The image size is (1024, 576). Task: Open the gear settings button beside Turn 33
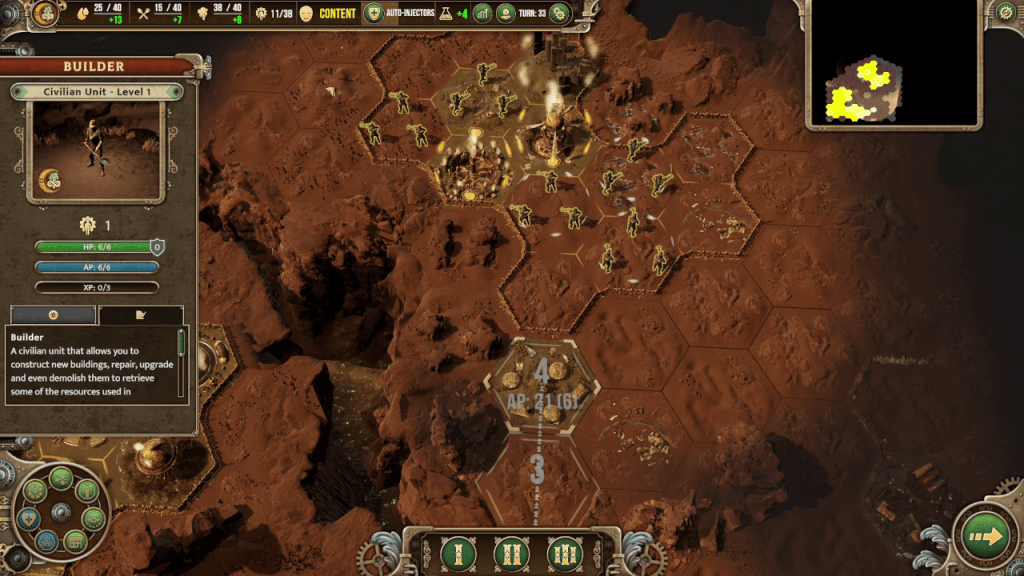tap(559, 13)
